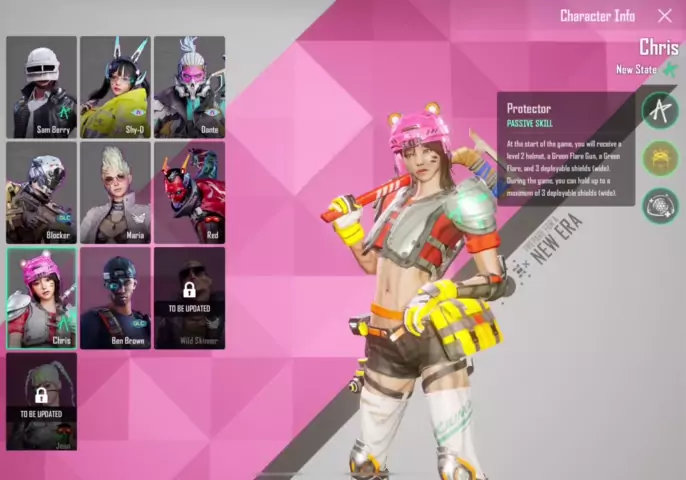Choose the Maria character tile
Viewport: 686px width, 480px height.
[x=115, y=193]
